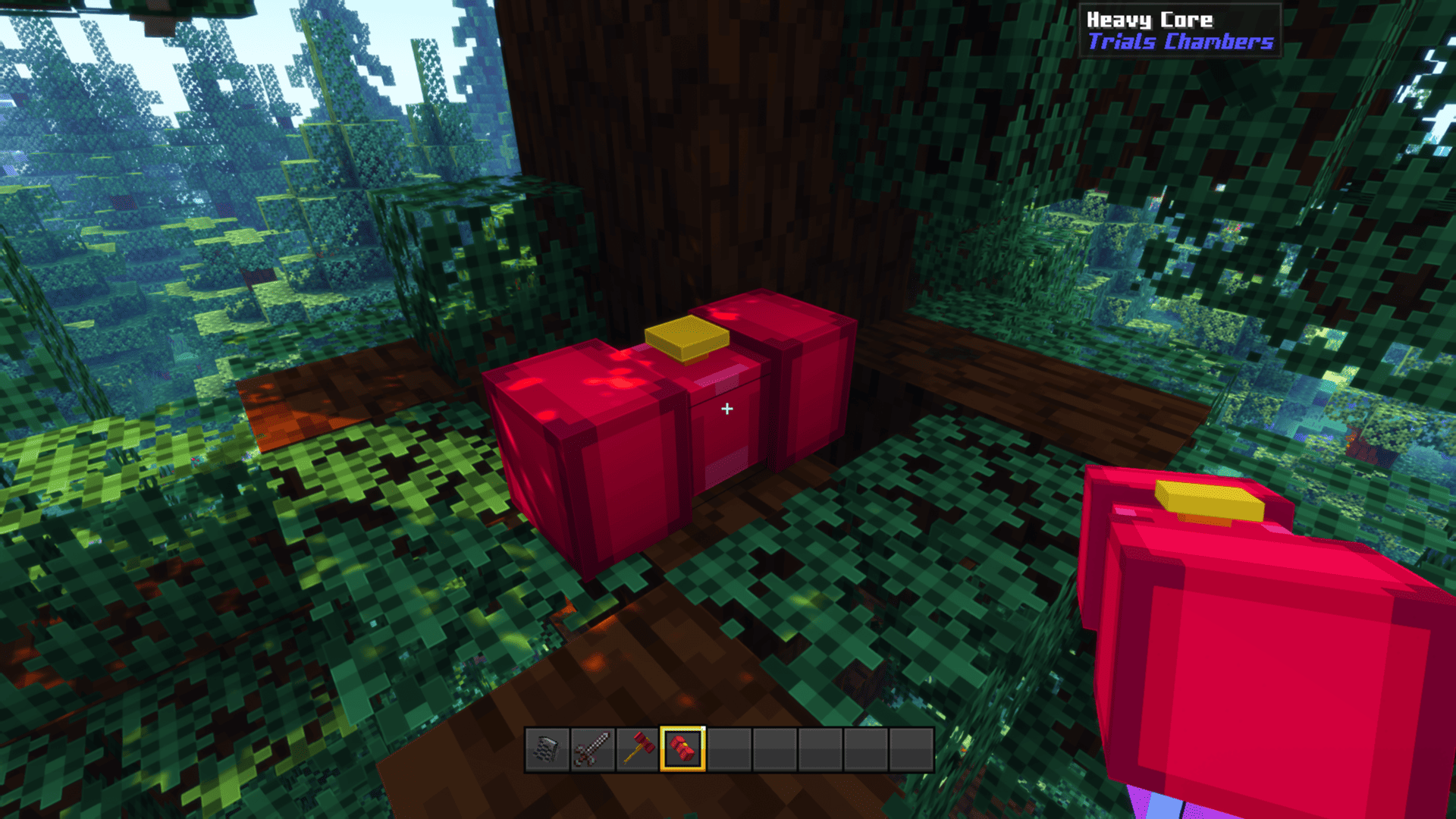Click the crosshair at screen center

pyautogui.click(x=728, y=409)
